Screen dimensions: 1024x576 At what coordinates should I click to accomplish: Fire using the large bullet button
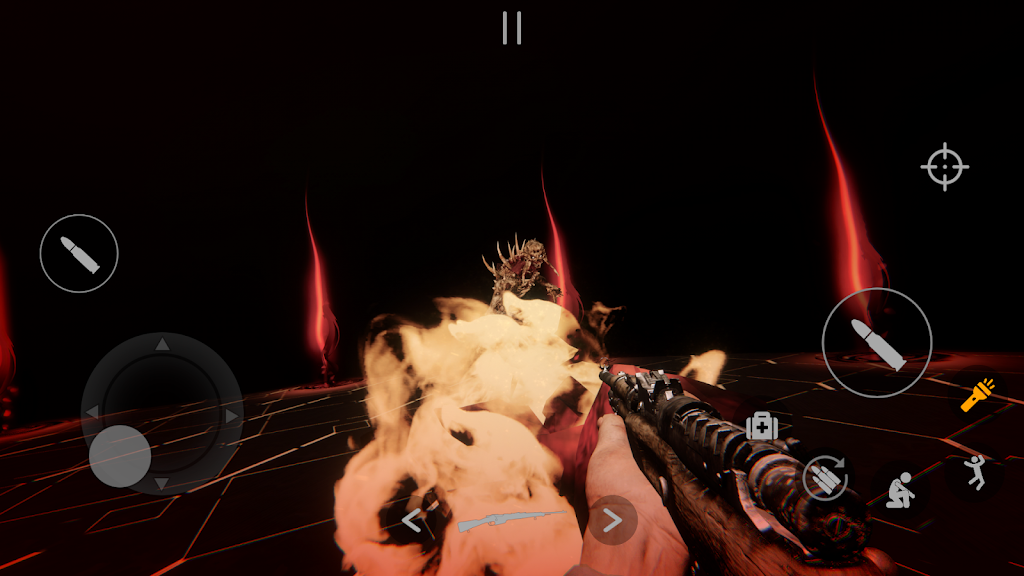877,343
